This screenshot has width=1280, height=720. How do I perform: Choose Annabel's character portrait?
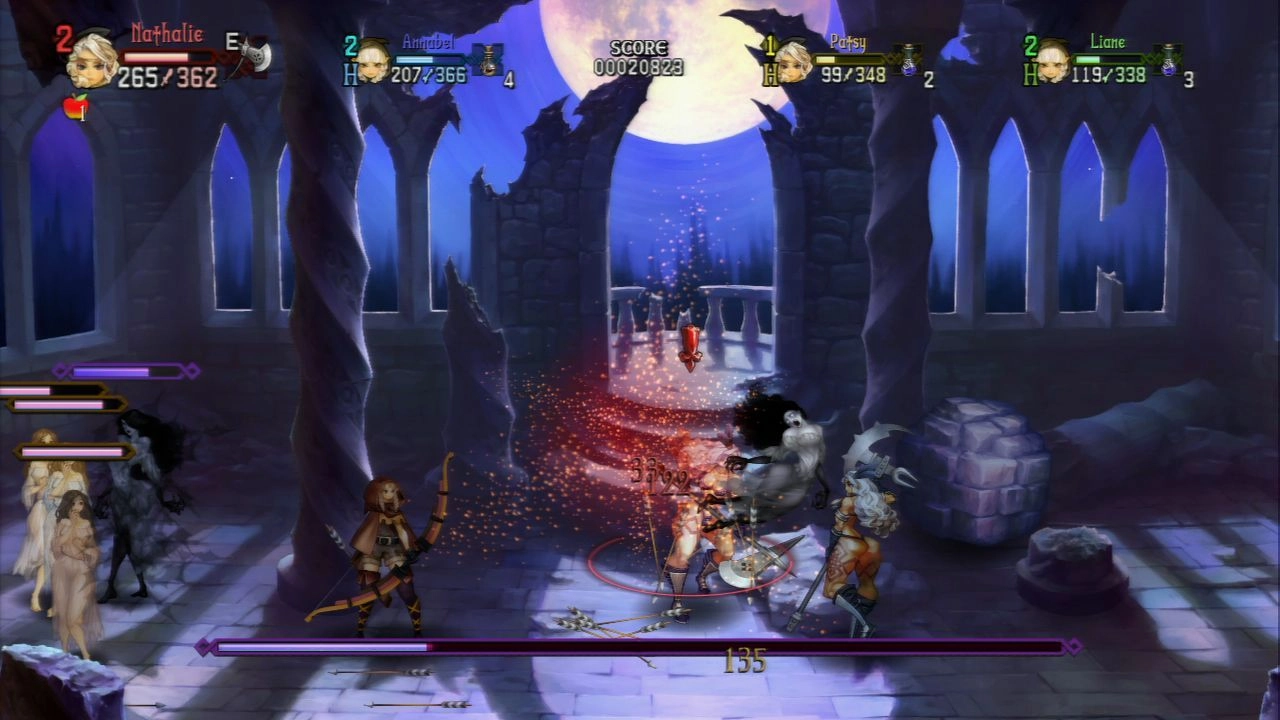(373, 60)
